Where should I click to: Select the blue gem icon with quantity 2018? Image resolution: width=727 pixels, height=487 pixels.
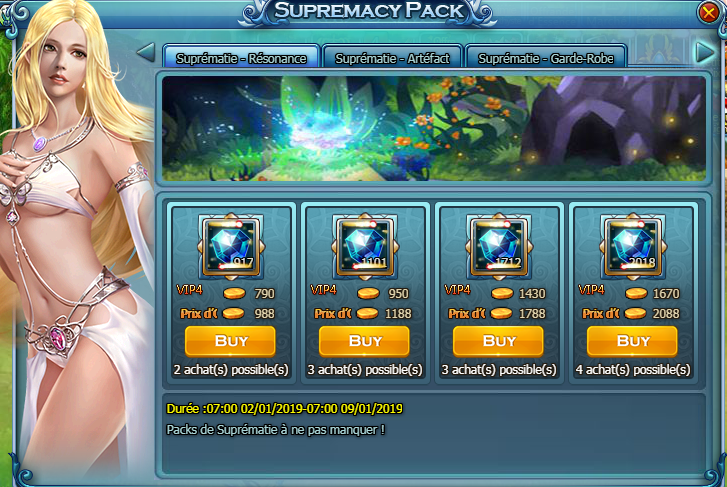pos(632,246)
